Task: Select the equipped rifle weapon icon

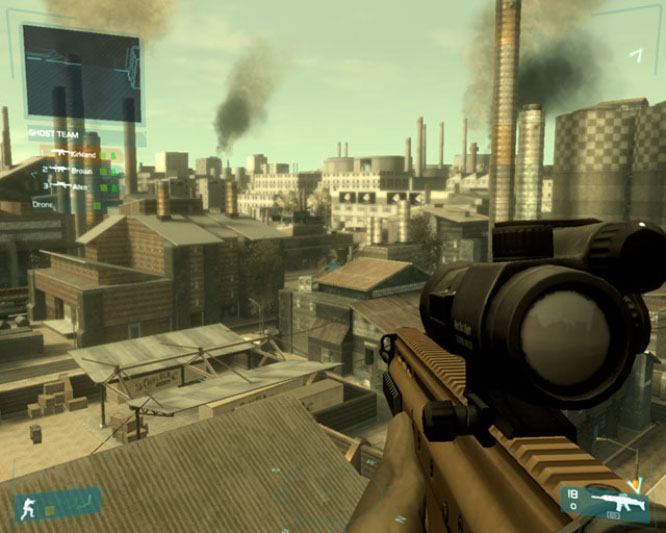Action: point(618,499)
